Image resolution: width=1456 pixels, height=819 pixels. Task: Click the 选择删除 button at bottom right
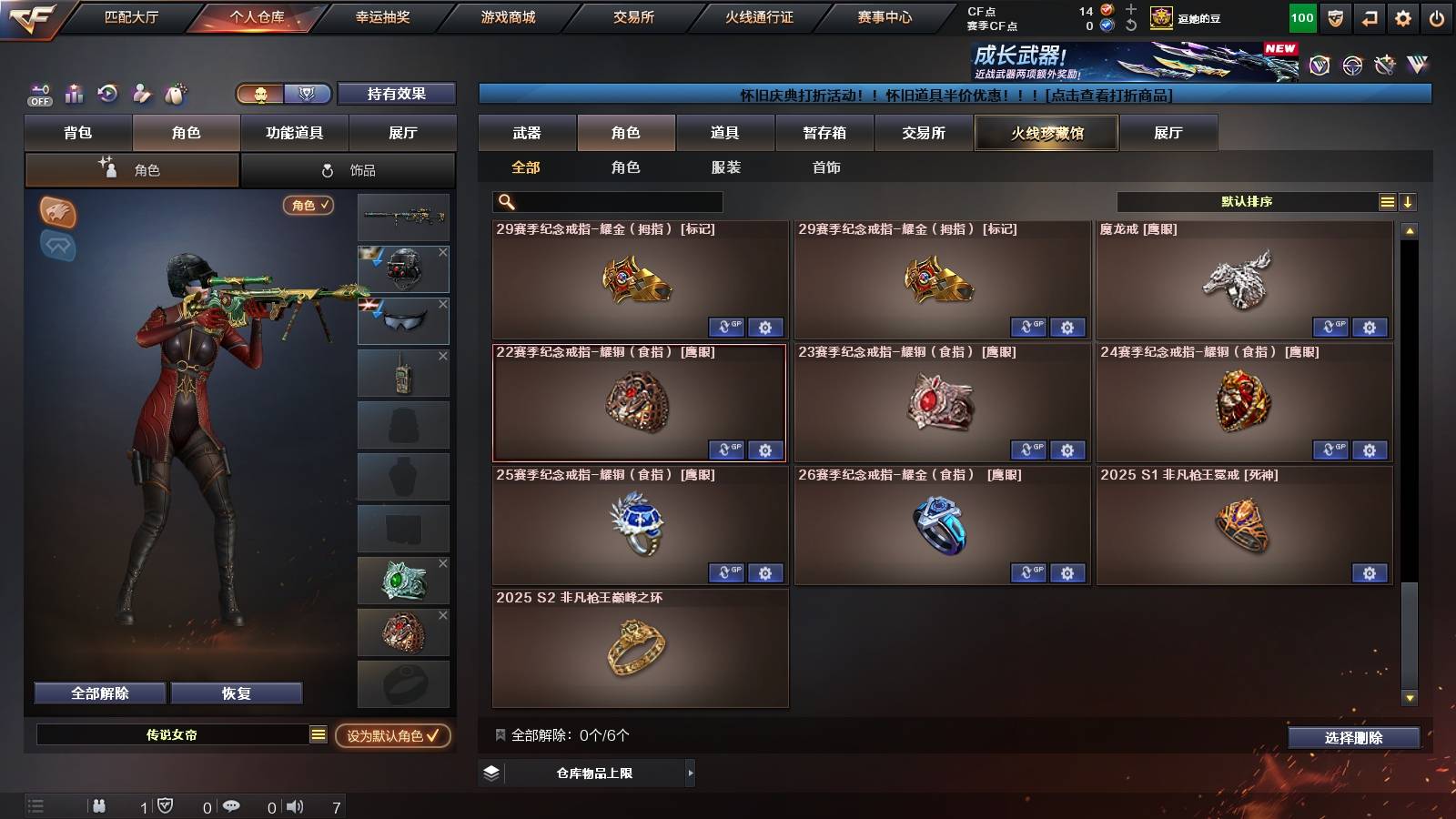pyautogui.click(x=1353, y=738)
